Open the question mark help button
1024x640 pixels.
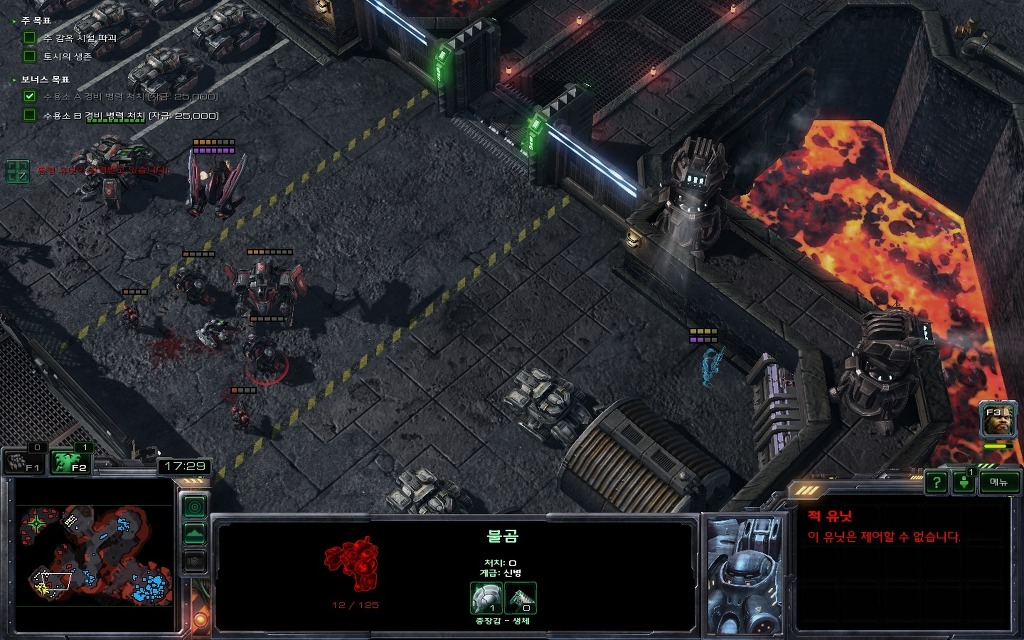coord(936,482)
